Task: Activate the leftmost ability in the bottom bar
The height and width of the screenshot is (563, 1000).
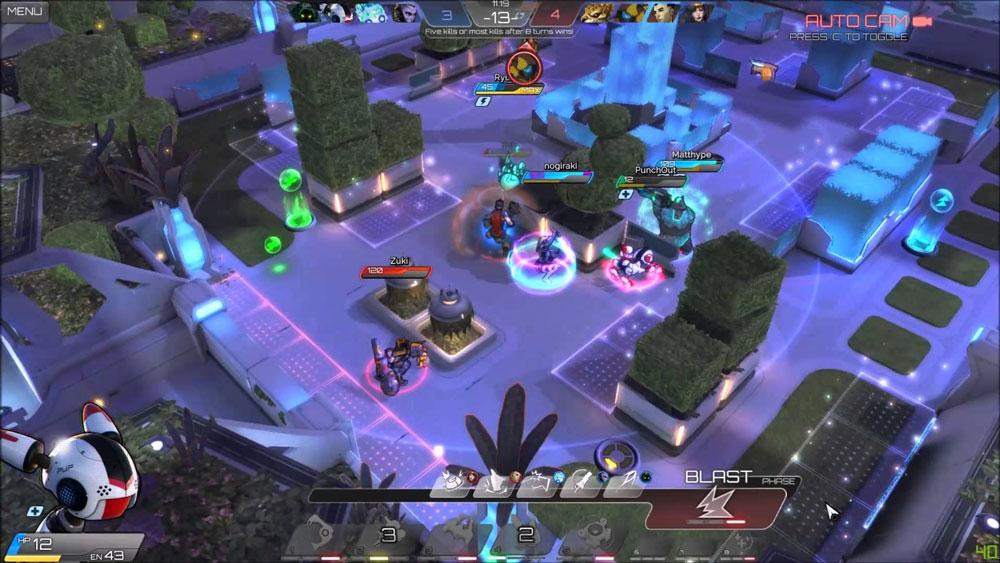Action: click(x=318, y=536)
